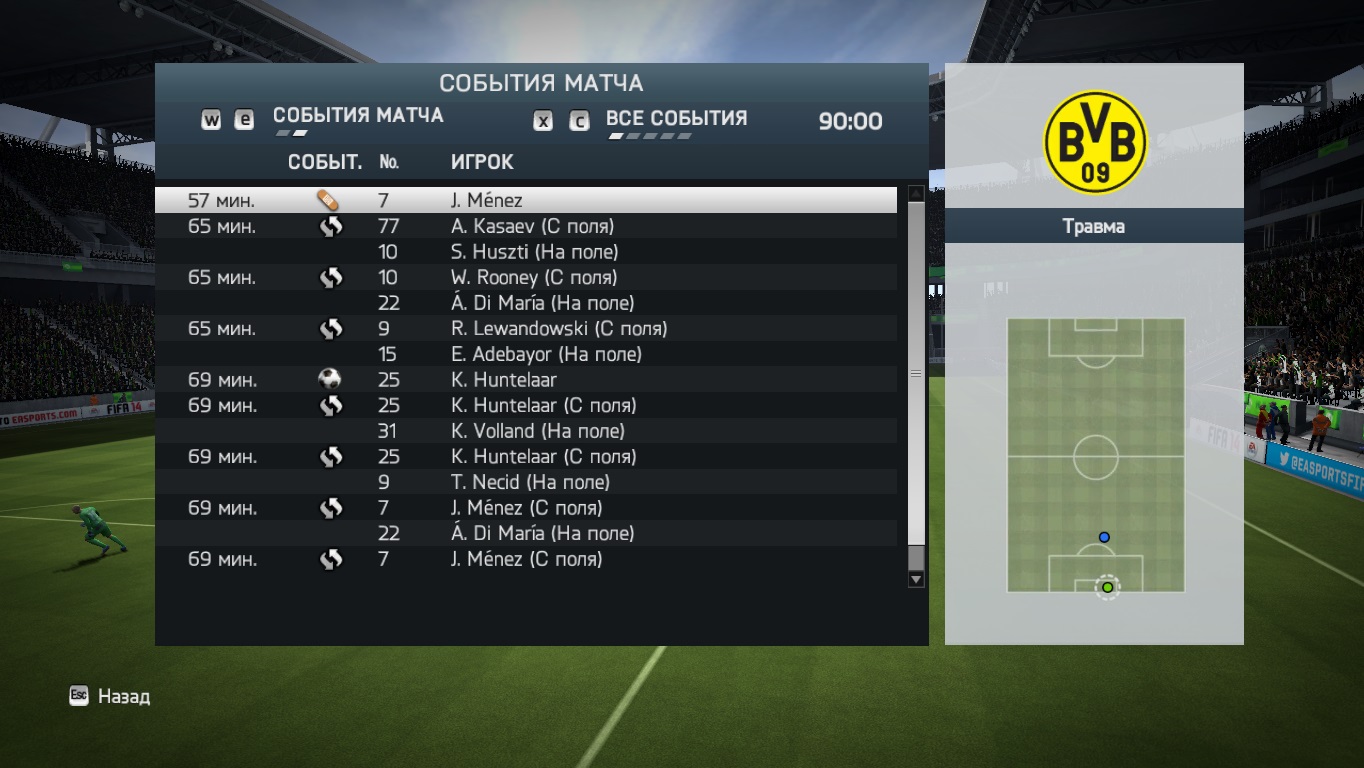Viewport: 1364px width, 768px height.
Task: Go back with the Назад button
Action: coord(110,696)
